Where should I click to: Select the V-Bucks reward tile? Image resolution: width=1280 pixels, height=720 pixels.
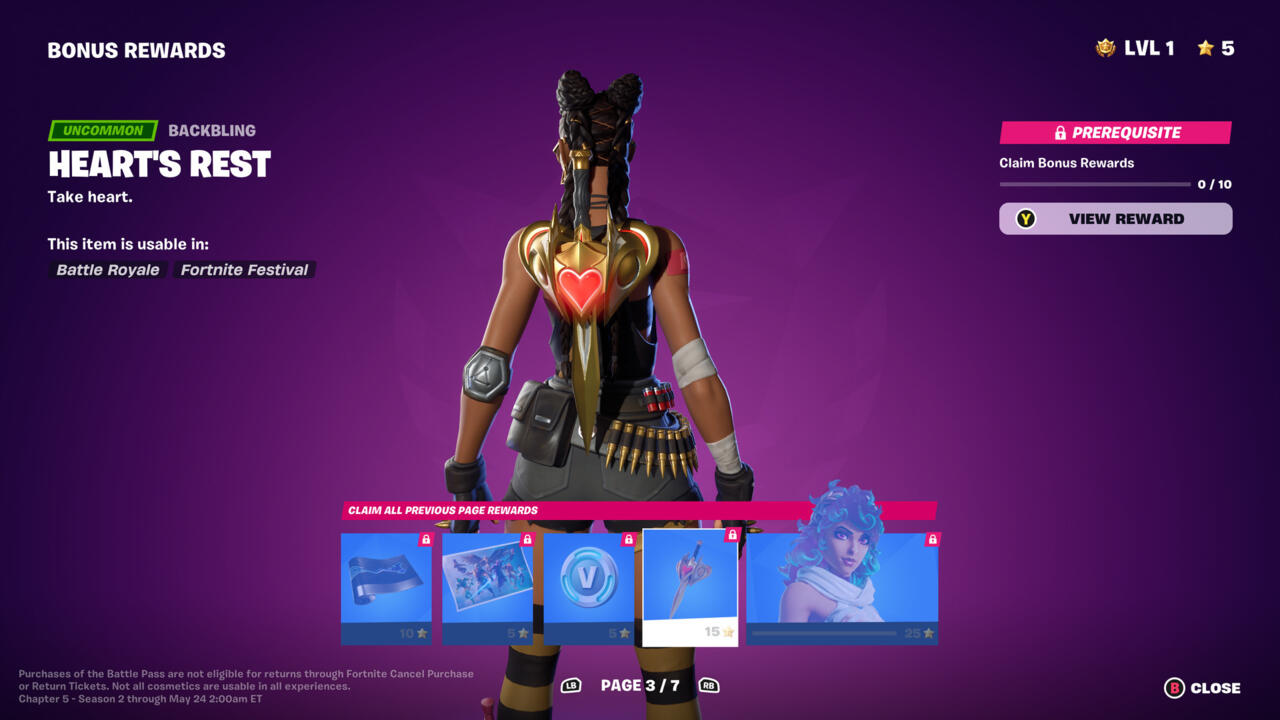[x=588, y=588]
